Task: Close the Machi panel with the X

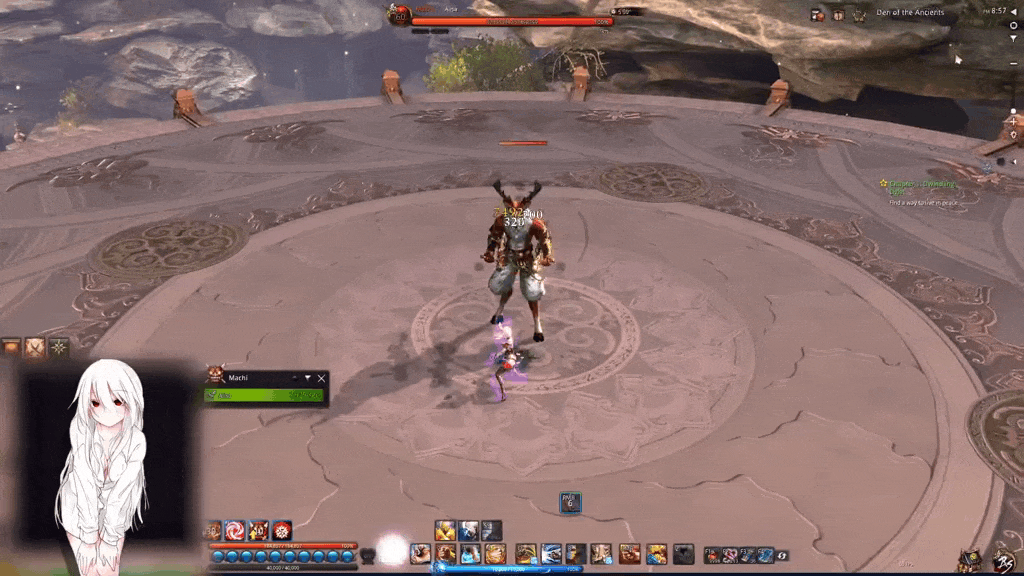Action: click(x=321, y=378)
